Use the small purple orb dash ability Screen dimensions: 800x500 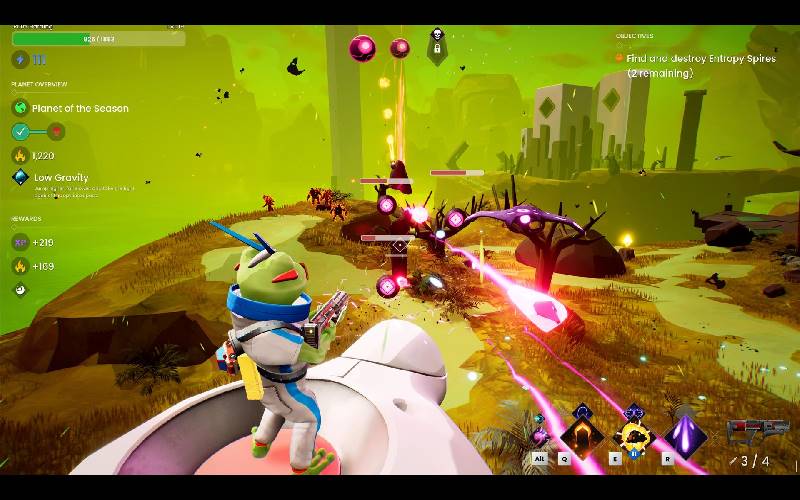pyautogui.click(x=540, y=436)
